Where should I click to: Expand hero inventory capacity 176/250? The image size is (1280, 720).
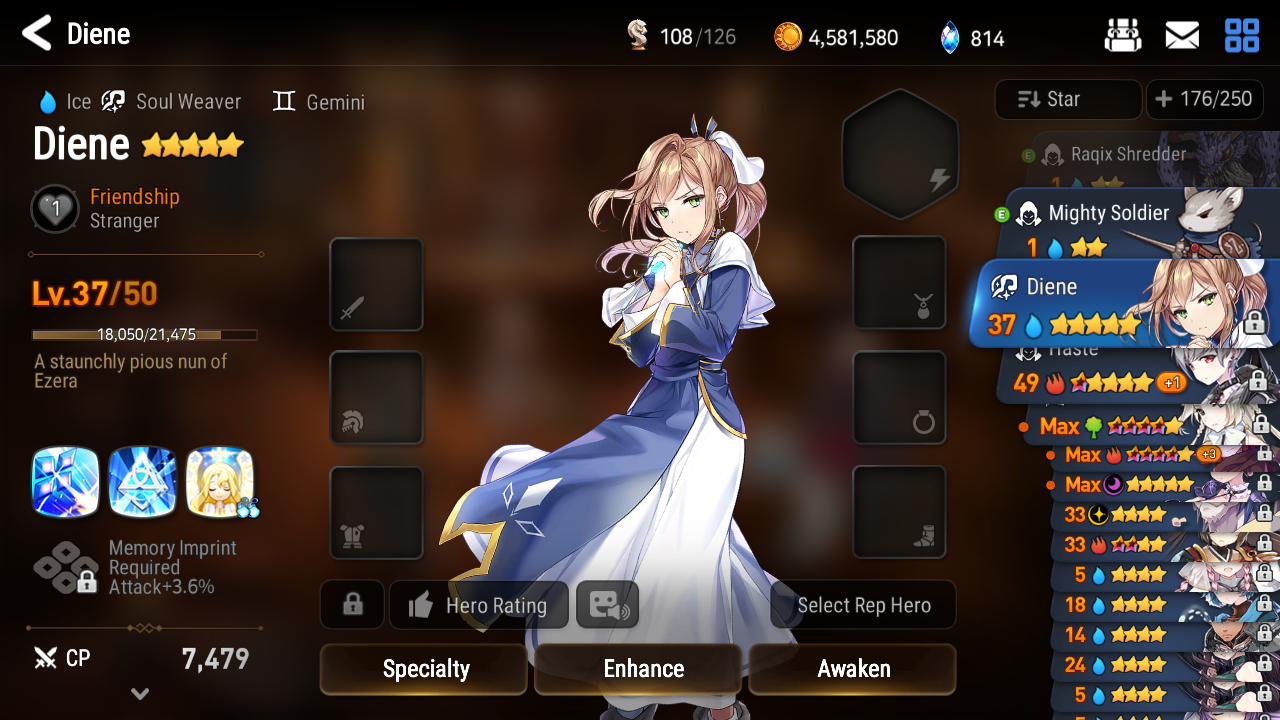coord(1204,99)
